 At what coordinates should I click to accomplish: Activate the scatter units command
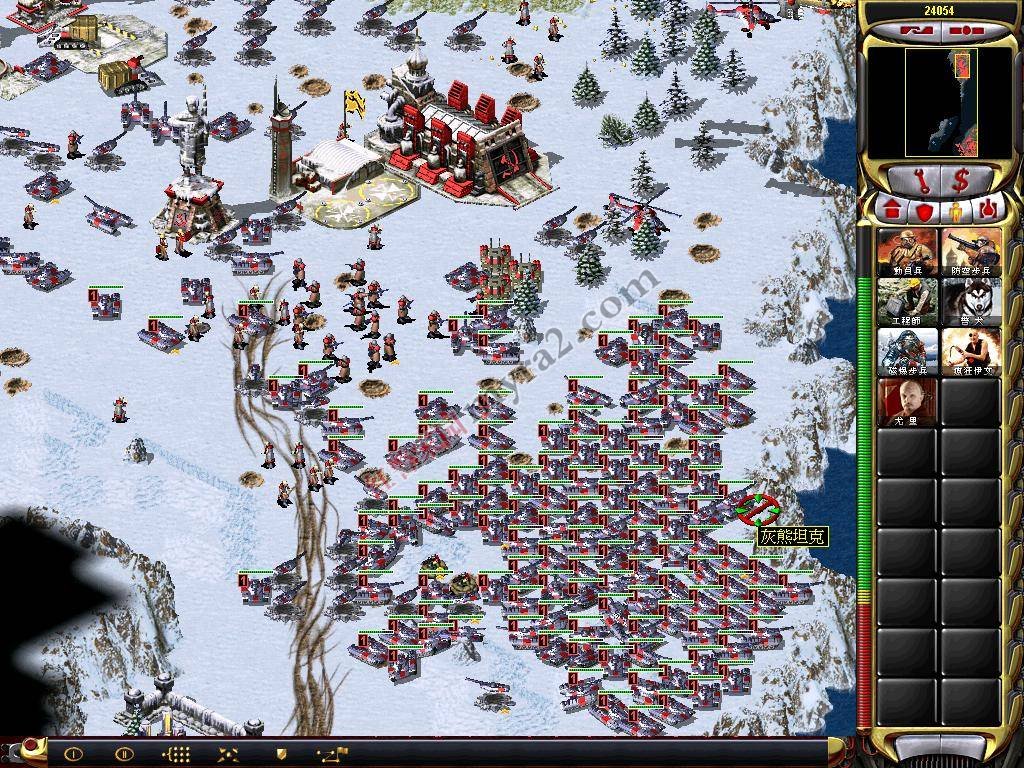tap(228, 753)
